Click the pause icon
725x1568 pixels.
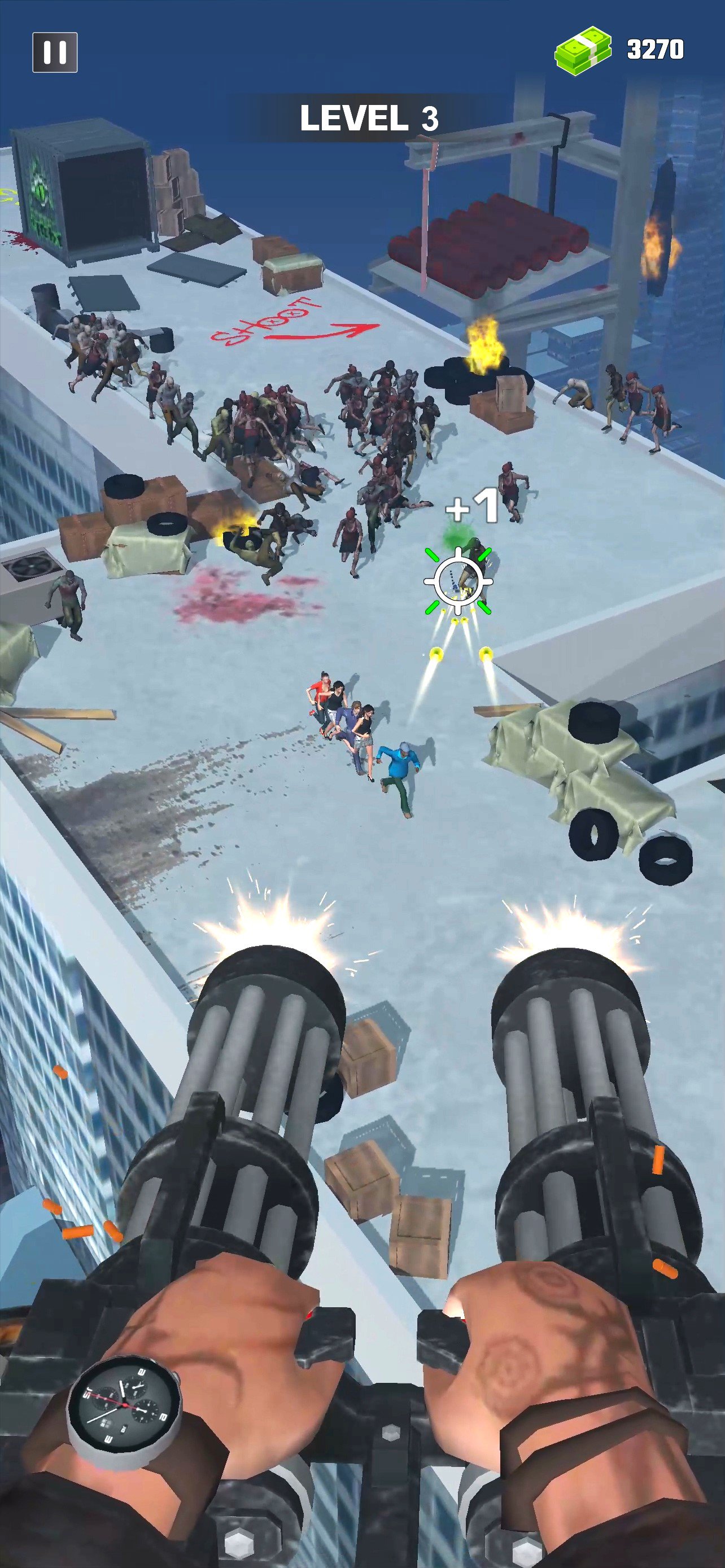tap(56, 51)
